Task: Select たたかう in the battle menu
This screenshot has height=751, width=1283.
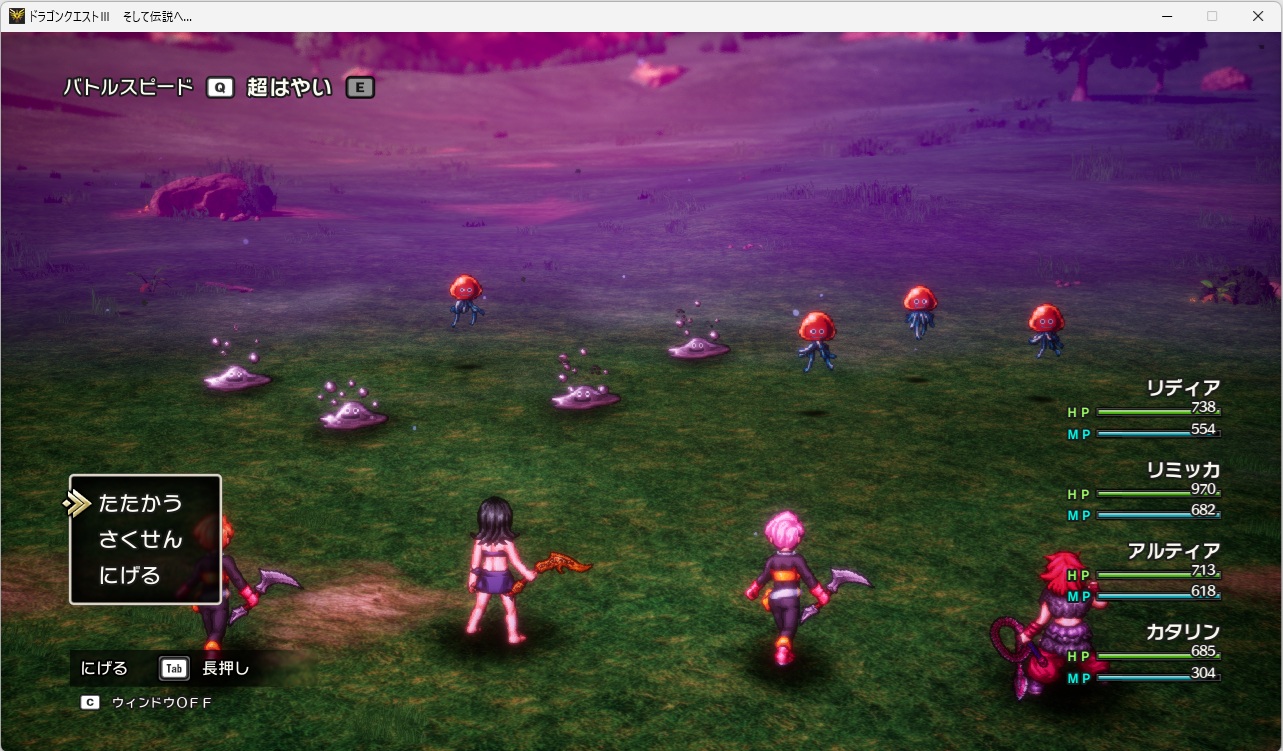Action: (140, 503)
